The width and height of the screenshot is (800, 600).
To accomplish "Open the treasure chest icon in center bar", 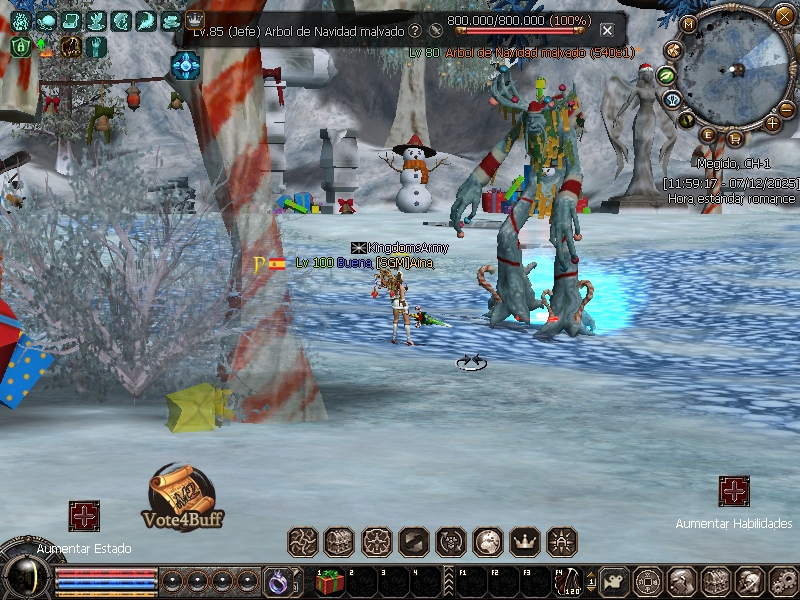I will [339, 542].
